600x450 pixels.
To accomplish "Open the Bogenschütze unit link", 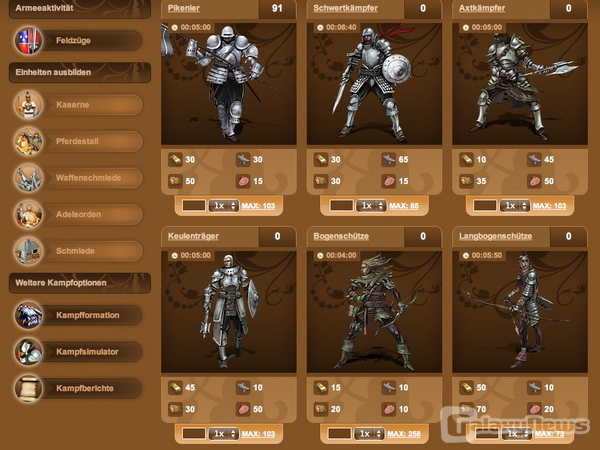I will tap(339, 236).
